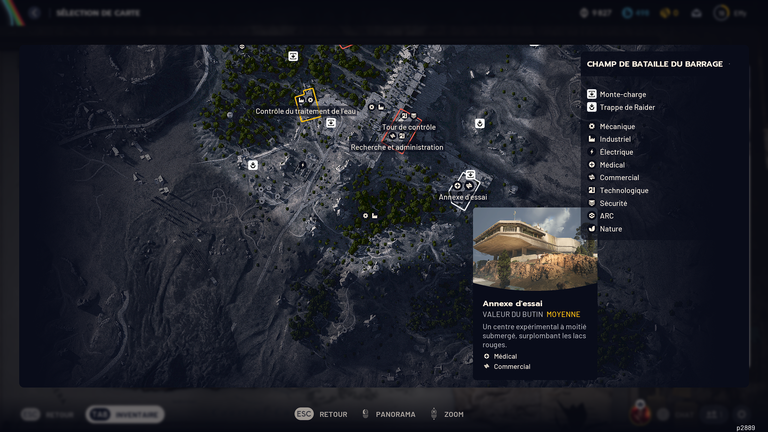
Task: Select the Nature legend entry
Action: click(610, 229)
